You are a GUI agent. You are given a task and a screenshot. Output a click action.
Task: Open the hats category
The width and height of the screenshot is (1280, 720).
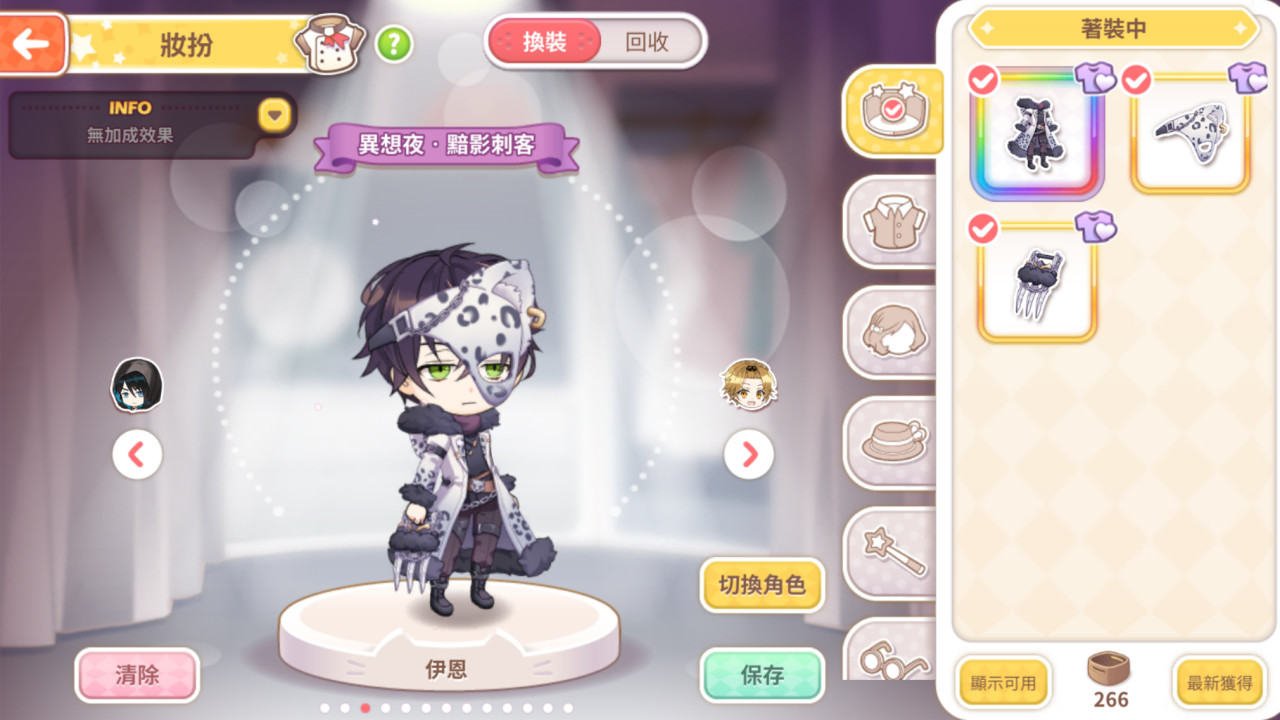[893, 443]
